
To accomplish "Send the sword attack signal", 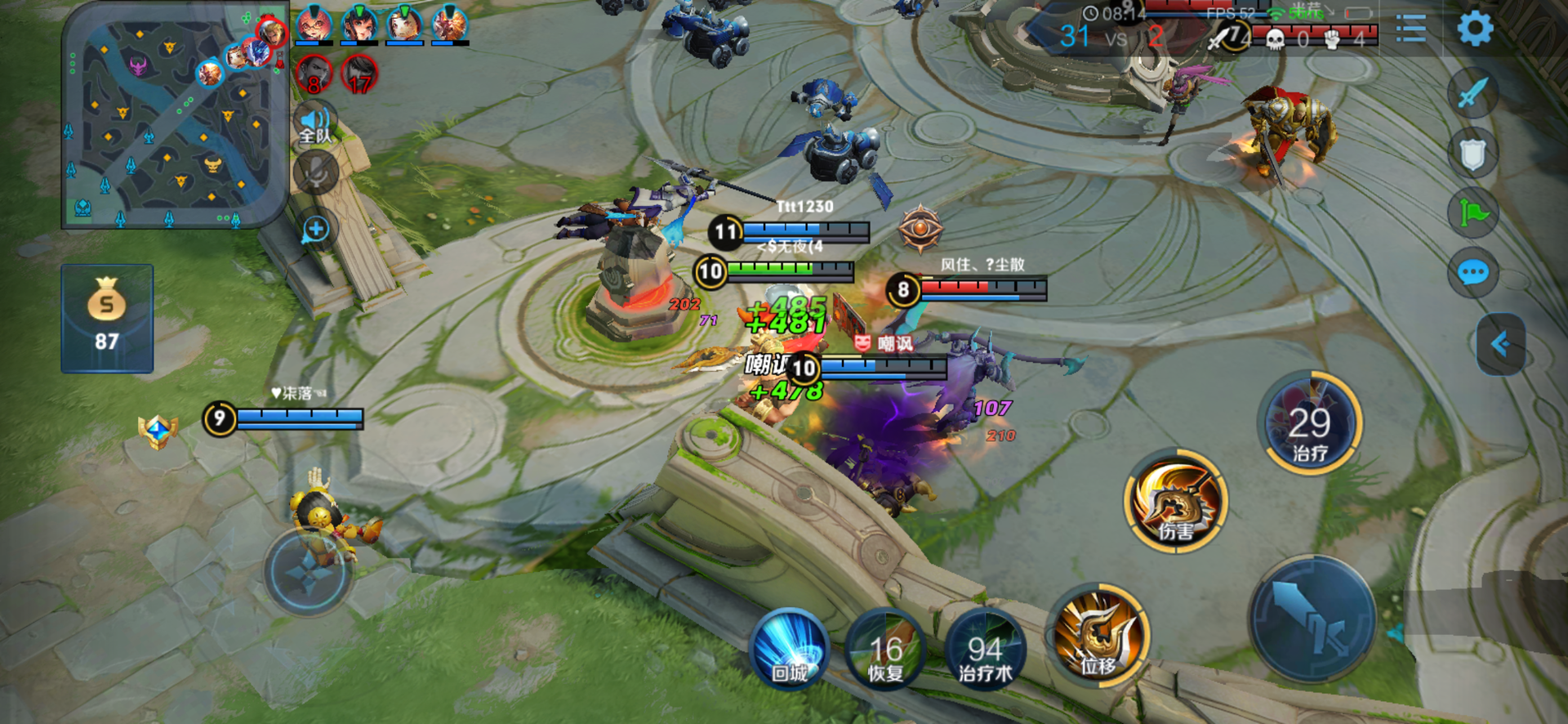I will [1472, 92].
